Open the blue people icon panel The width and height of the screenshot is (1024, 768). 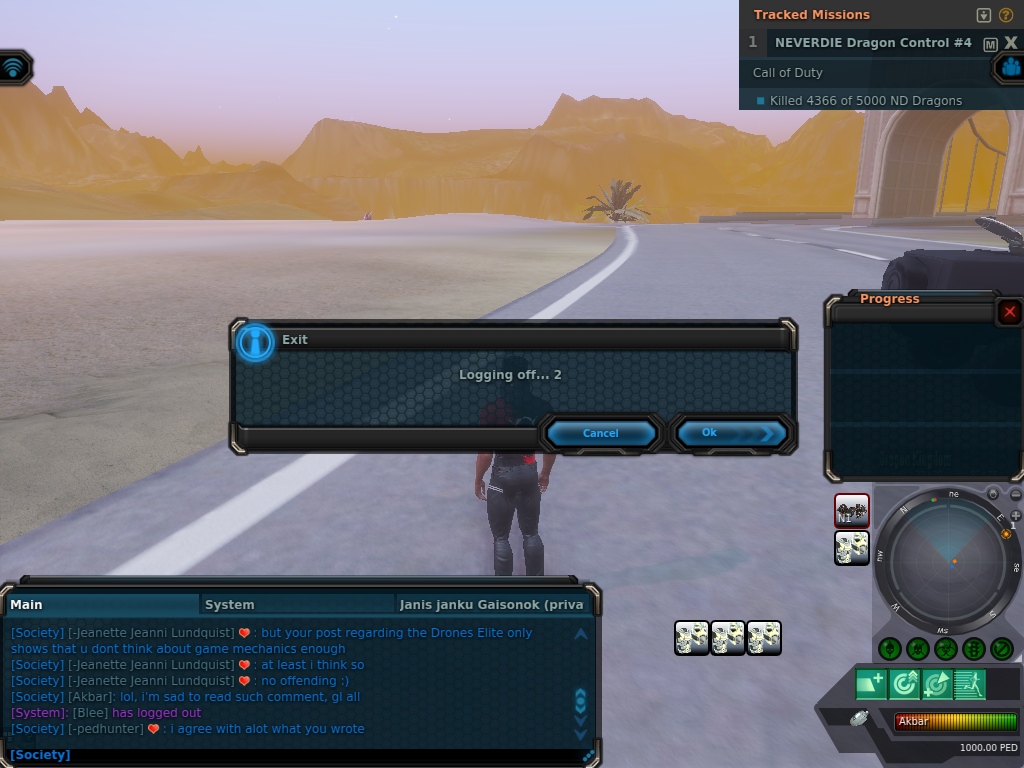pos(1010,68)
